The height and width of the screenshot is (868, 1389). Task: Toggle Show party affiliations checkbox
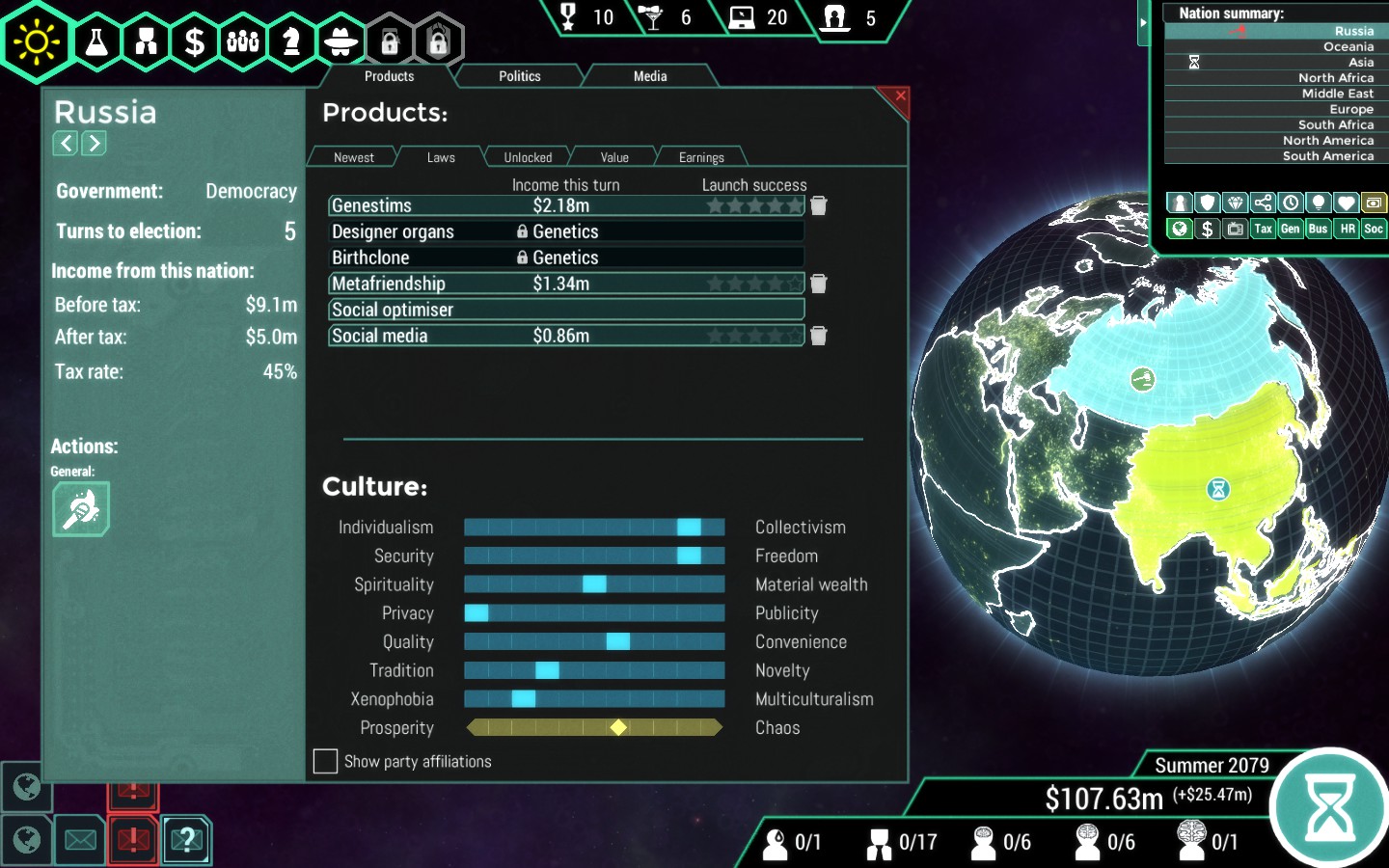point(326,762)
